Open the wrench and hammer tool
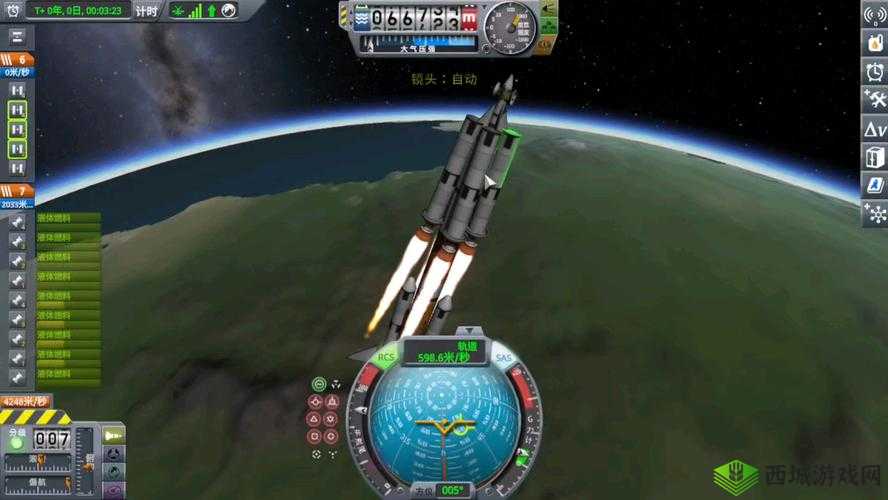Screen dimensions: 888x500 pos(874,100)
